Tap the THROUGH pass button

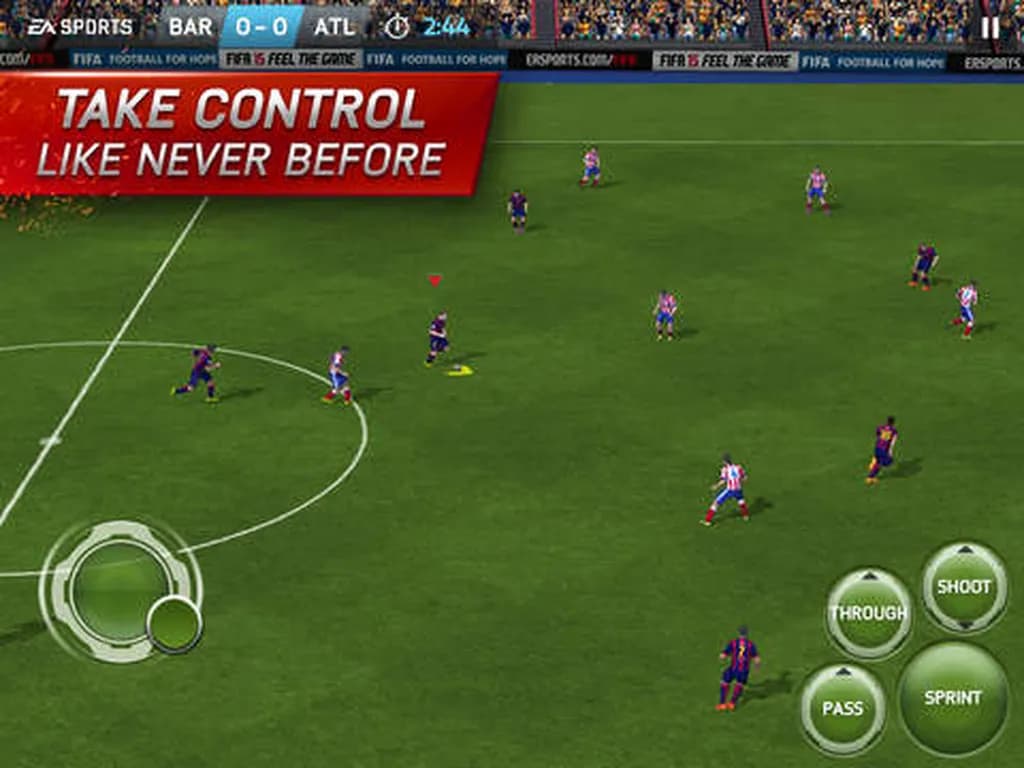coord(868,613)
